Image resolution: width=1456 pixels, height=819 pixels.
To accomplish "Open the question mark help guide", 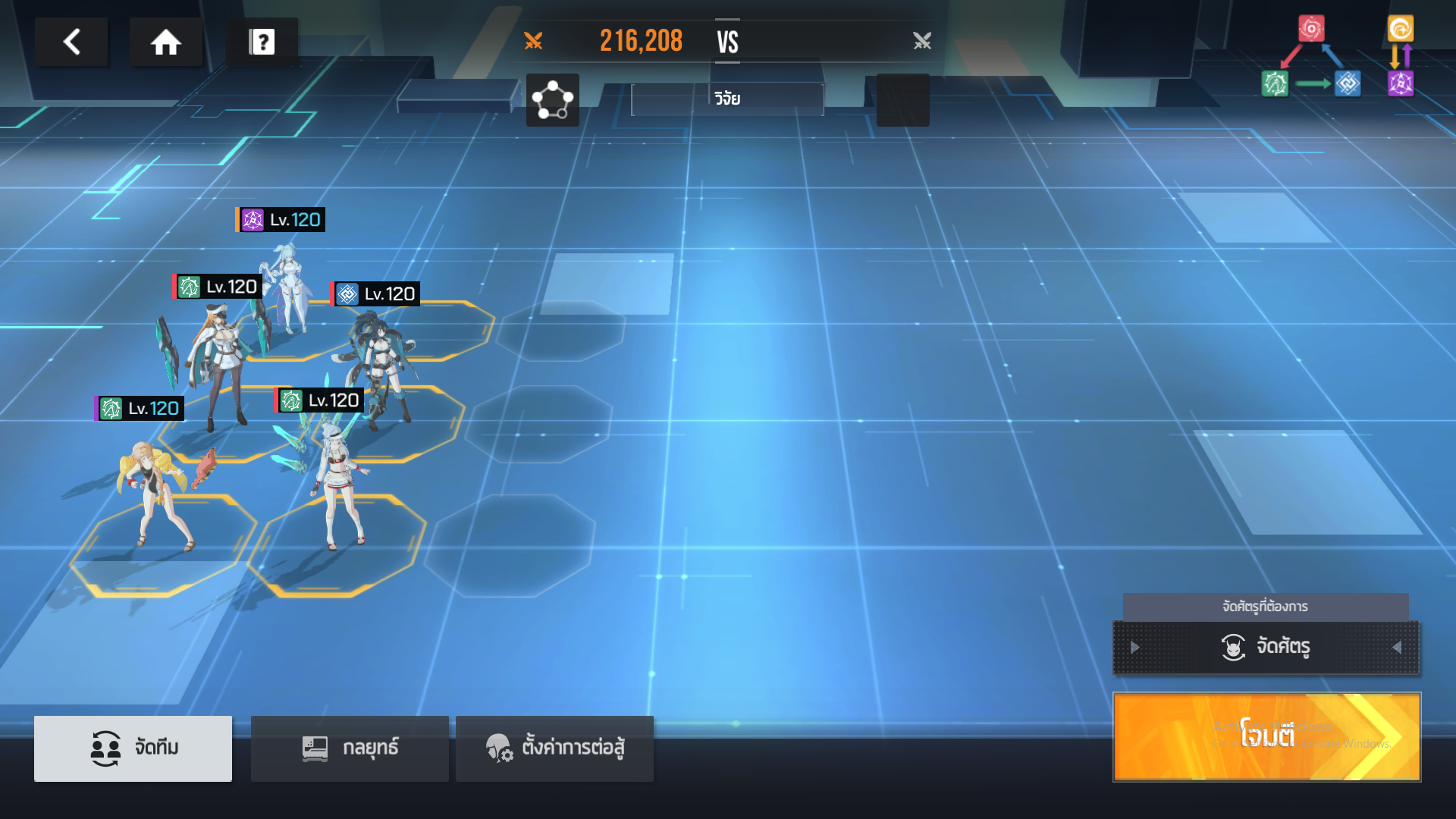I will point(262,42).
